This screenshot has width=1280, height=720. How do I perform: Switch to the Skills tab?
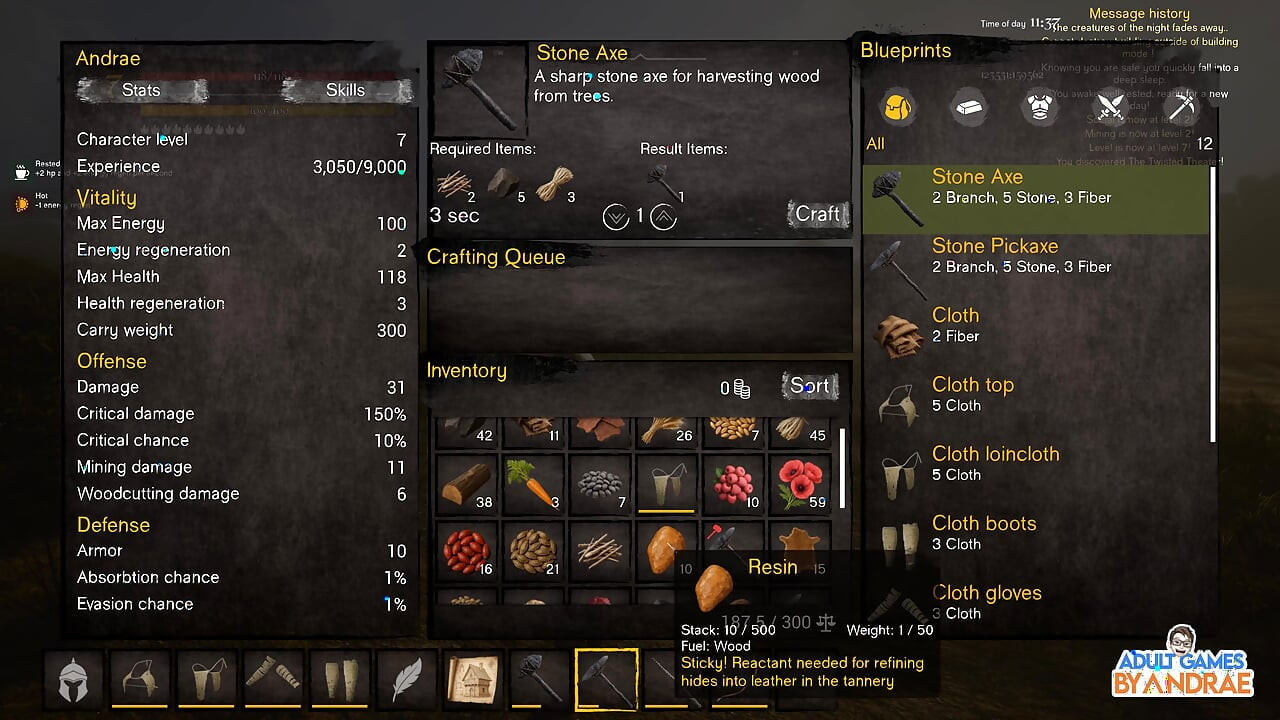(345, 90)
